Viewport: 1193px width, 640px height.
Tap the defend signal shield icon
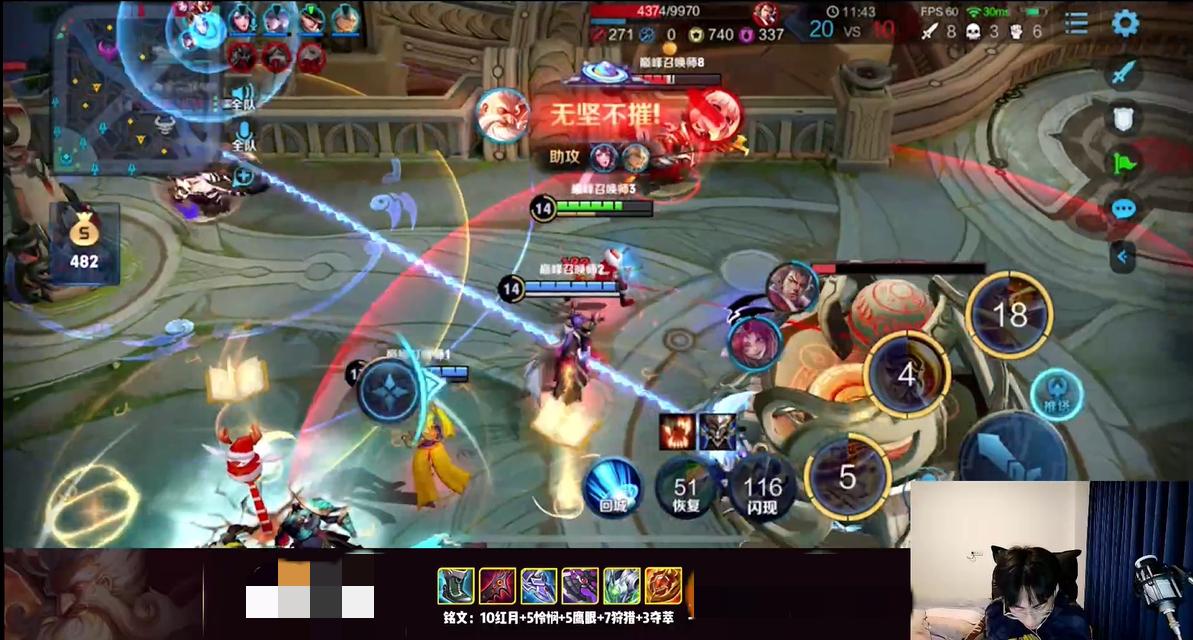tap(1124, 118)
